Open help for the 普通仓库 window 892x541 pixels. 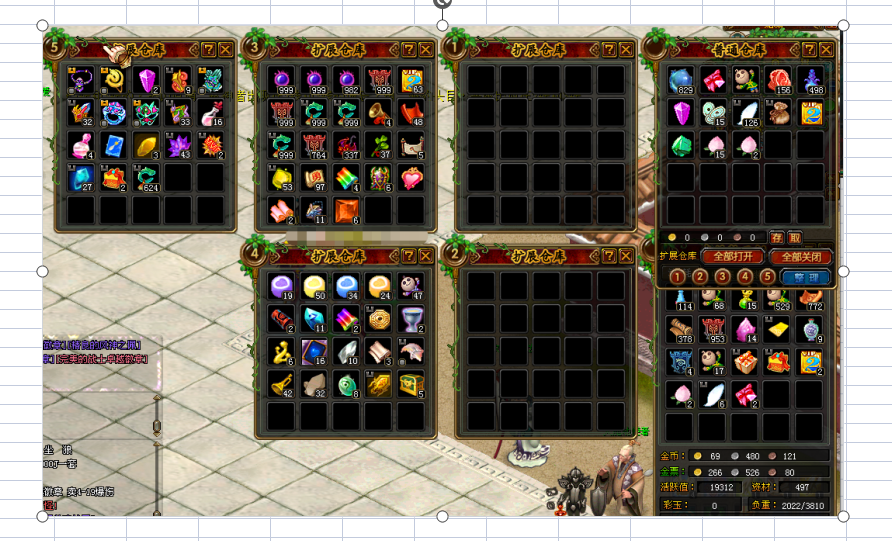pyautogui.click(x=808, y=50)
